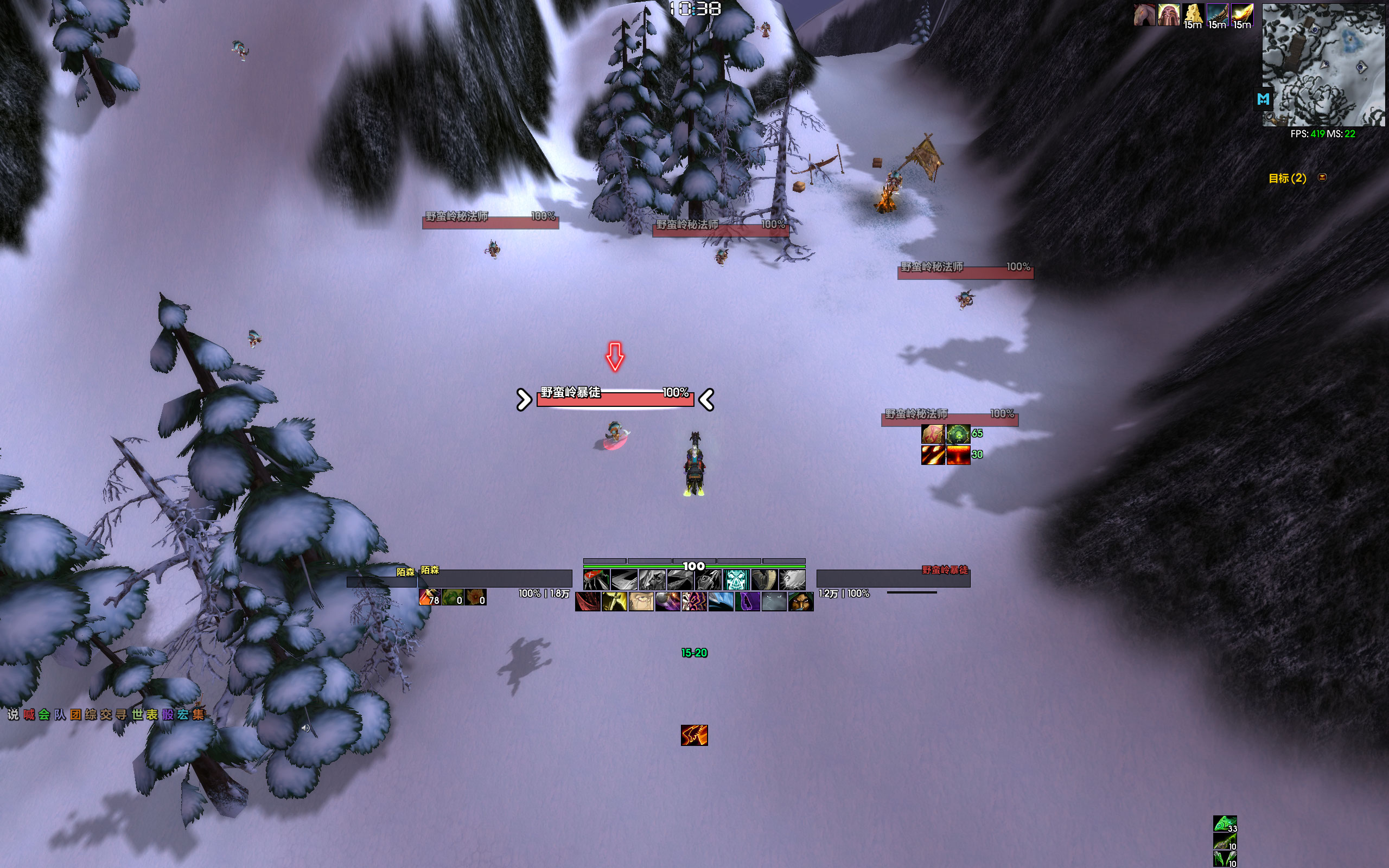Image resolution: width=1389 pixels, height=868 pixels.
Task: Collapse the 目标 (2) objective tracker
Action: [1322, 177]
